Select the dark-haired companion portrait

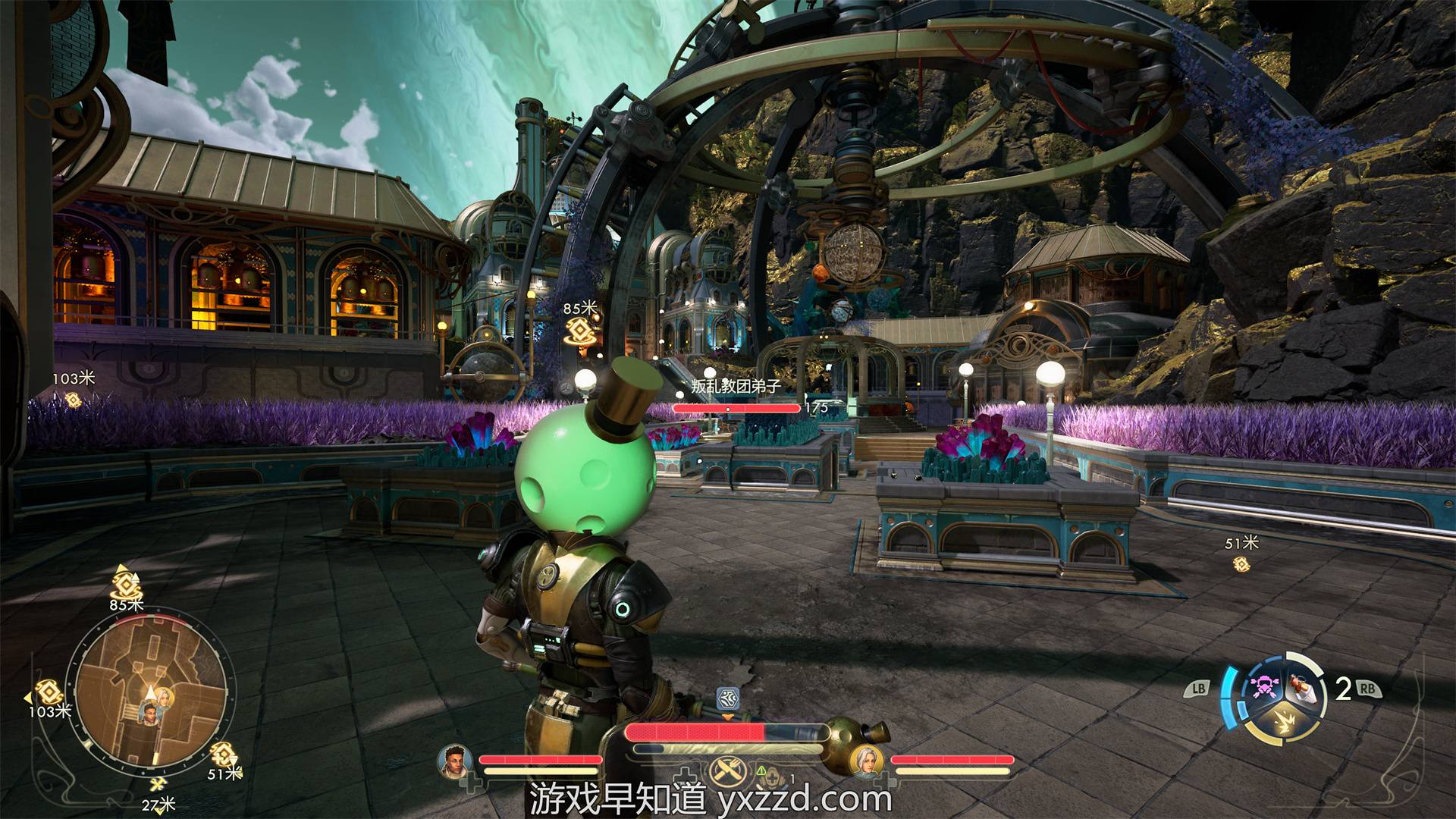point(455,761)
